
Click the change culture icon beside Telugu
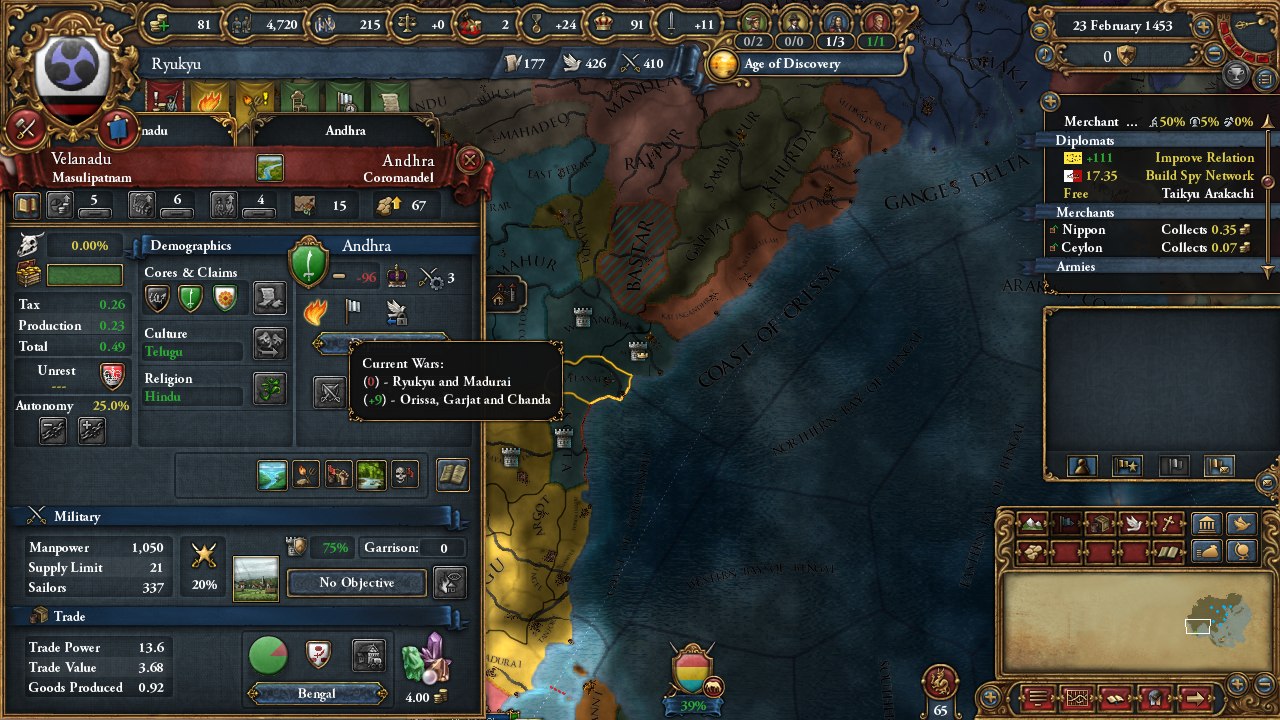(x=268, y=345)
